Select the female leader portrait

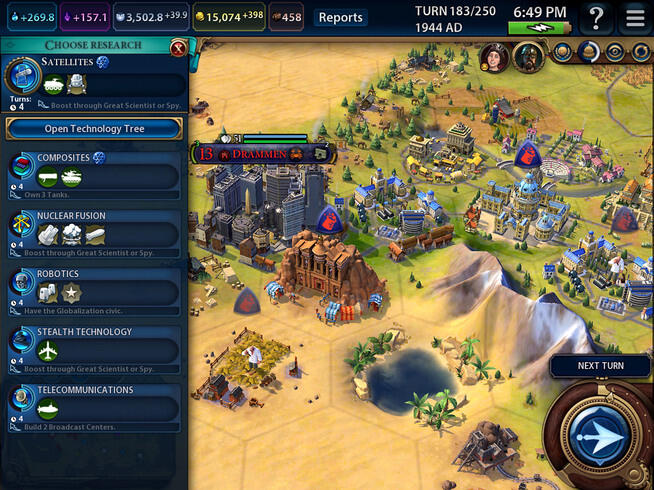[494, 57]
